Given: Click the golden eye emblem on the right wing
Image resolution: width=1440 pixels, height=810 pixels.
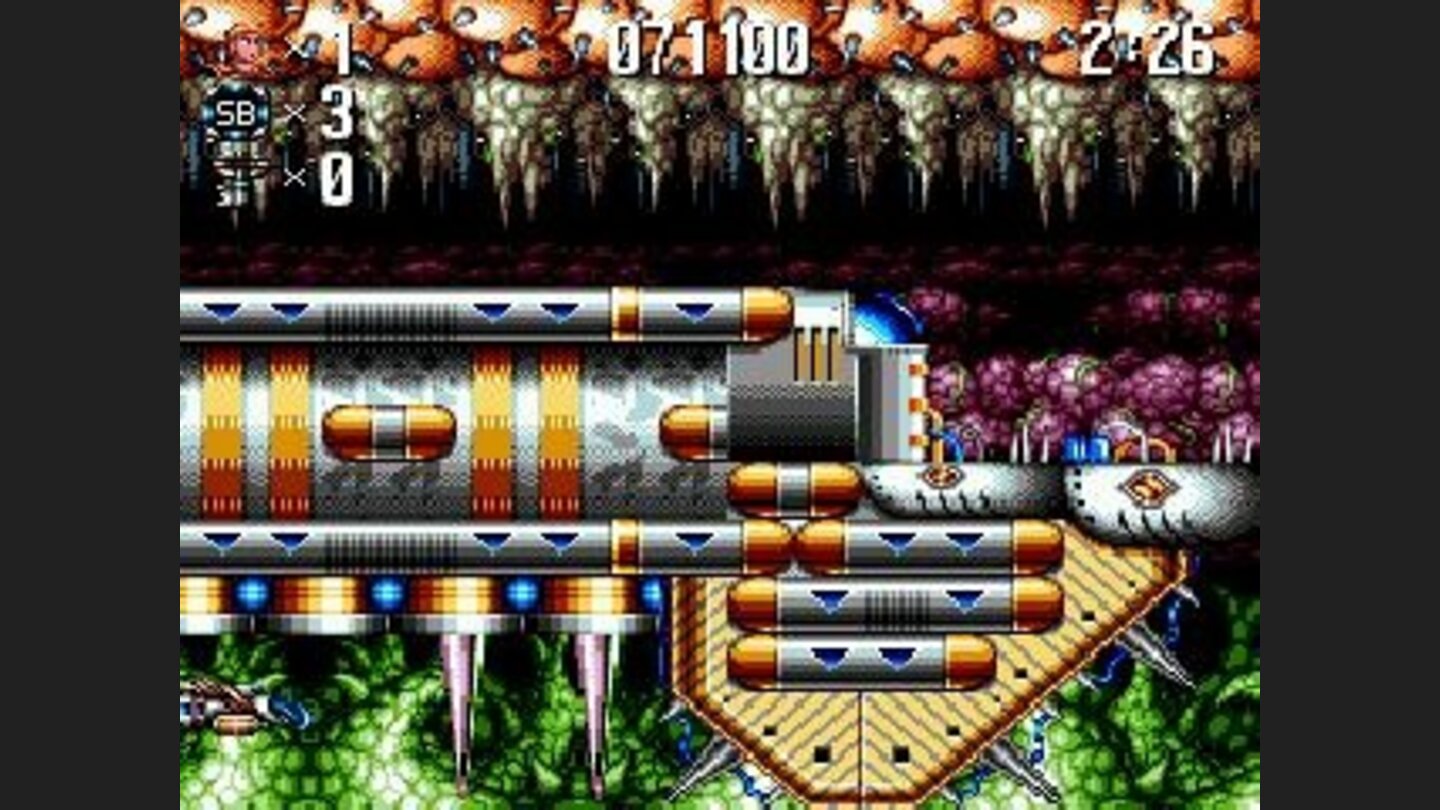Looking at the screenshot, I should [x=1148, y=485].
